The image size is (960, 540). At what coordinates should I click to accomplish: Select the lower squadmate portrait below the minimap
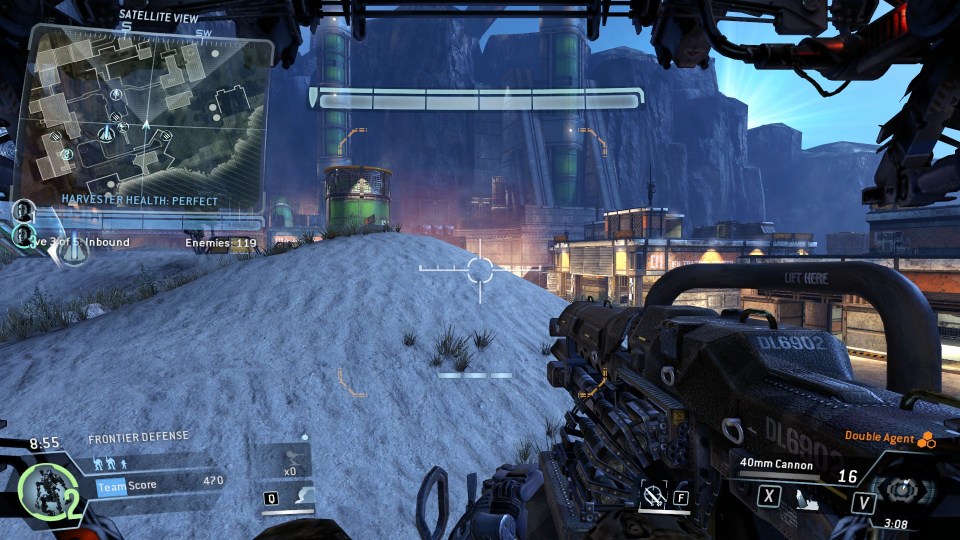click(22, 236)
